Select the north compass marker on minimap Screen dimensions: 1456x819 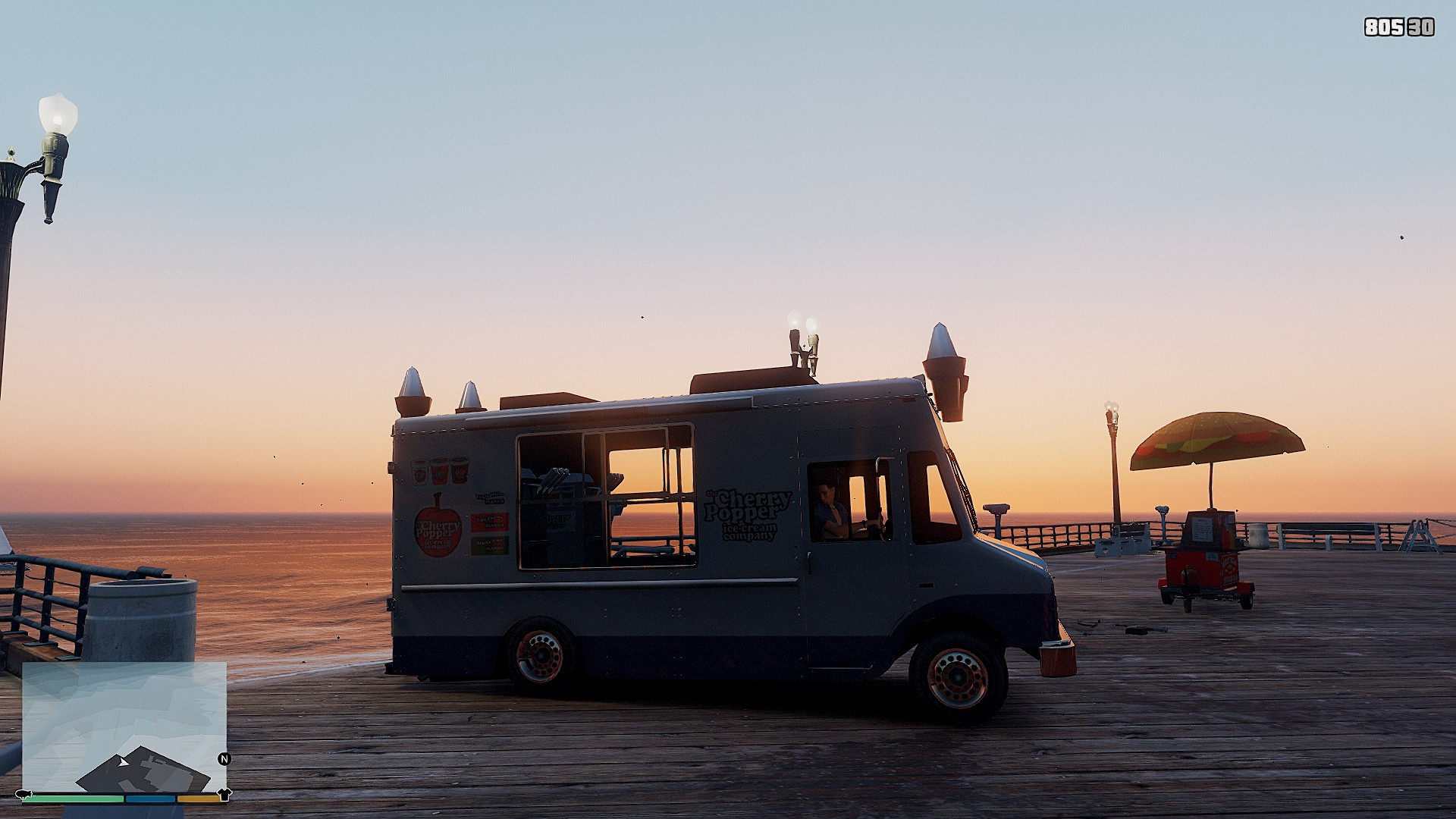tap(224, 758)
